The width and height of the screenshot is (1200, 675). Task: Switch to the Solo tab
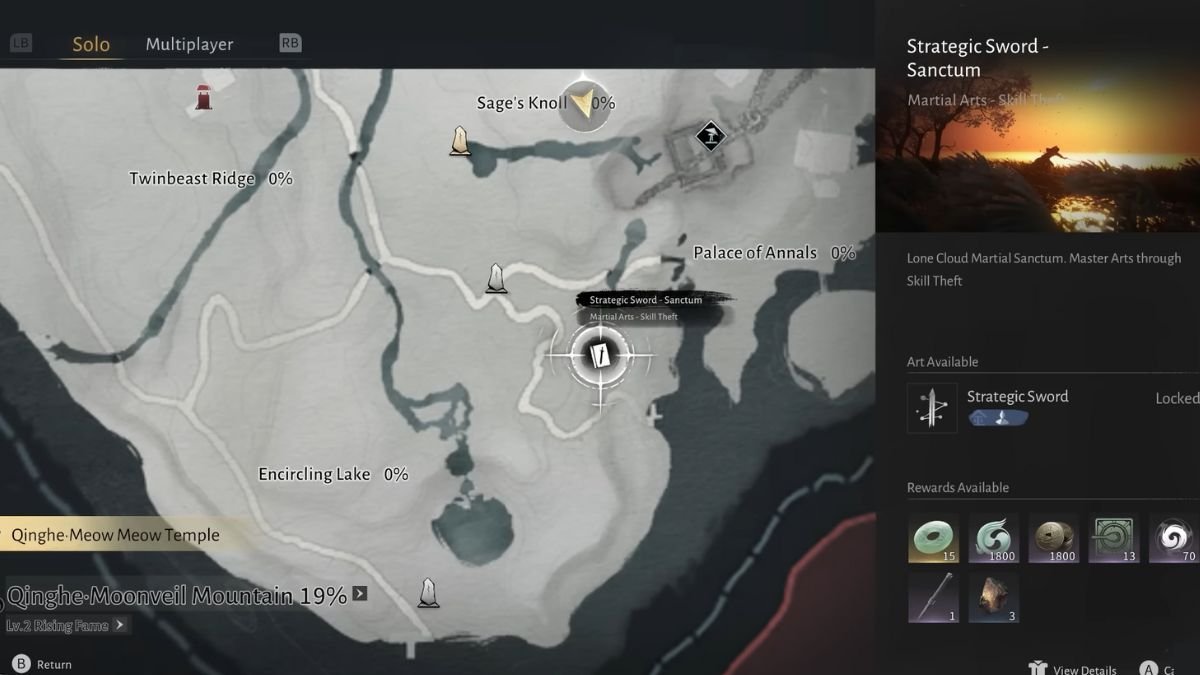point(91,44)
